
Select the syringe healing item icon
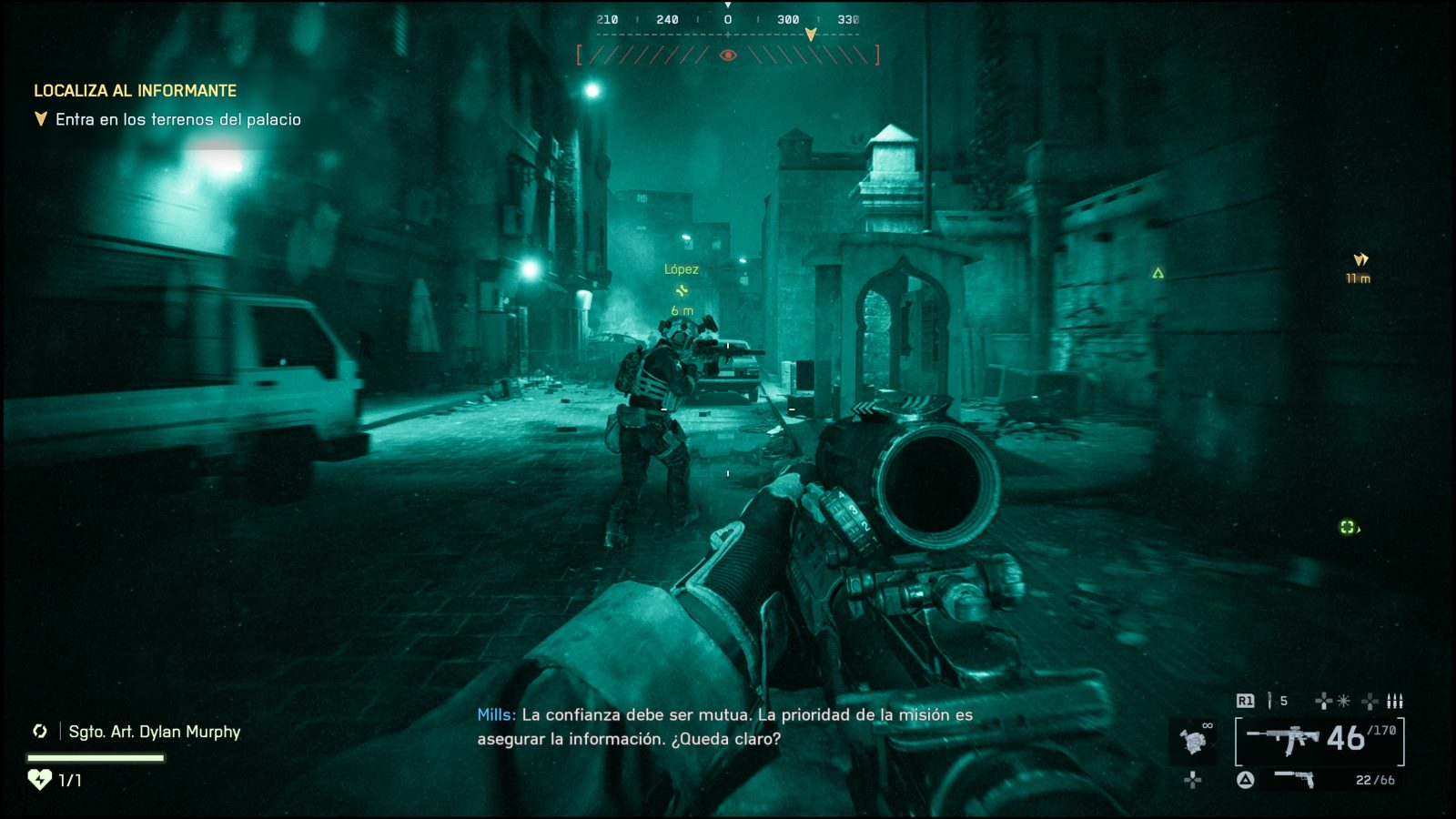(x=1270, y=700)
